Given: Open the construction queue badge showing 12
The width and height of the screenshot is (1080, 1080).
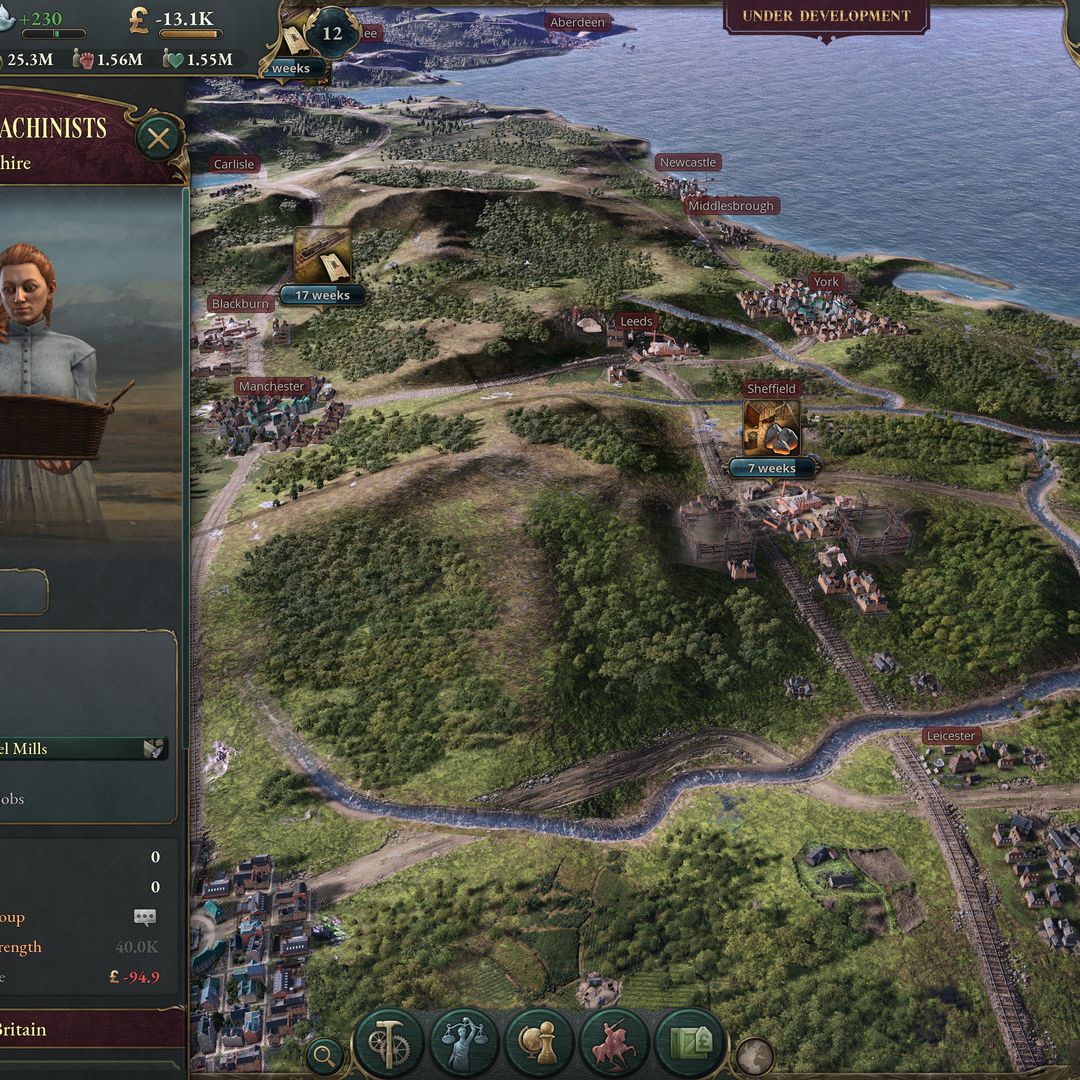Looking at the screenshot, I should coord(332,33).
